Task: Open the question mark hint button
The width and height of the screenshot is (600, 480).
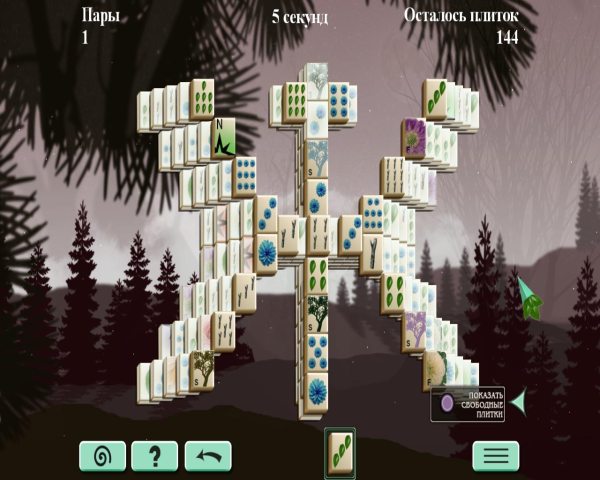Action: tap(155, 456)
